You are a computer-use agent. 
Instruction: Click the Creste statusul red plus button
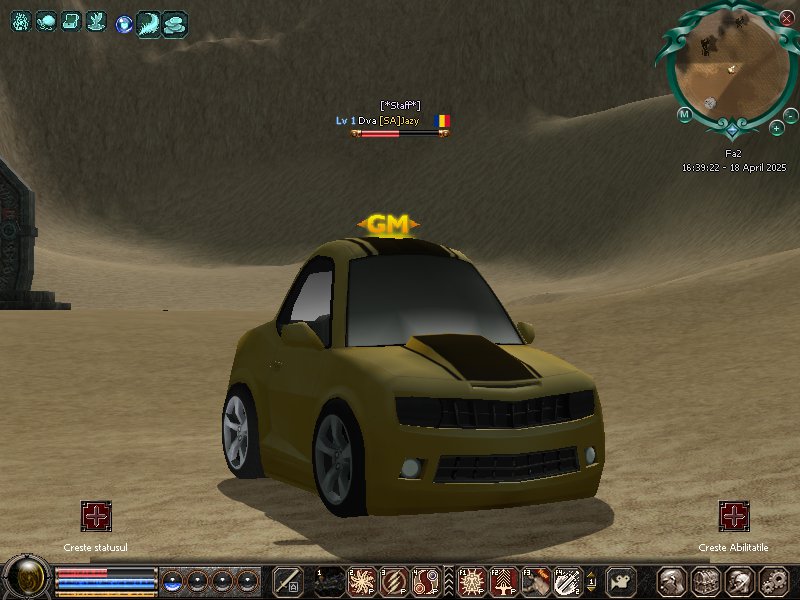click(96, 516)
